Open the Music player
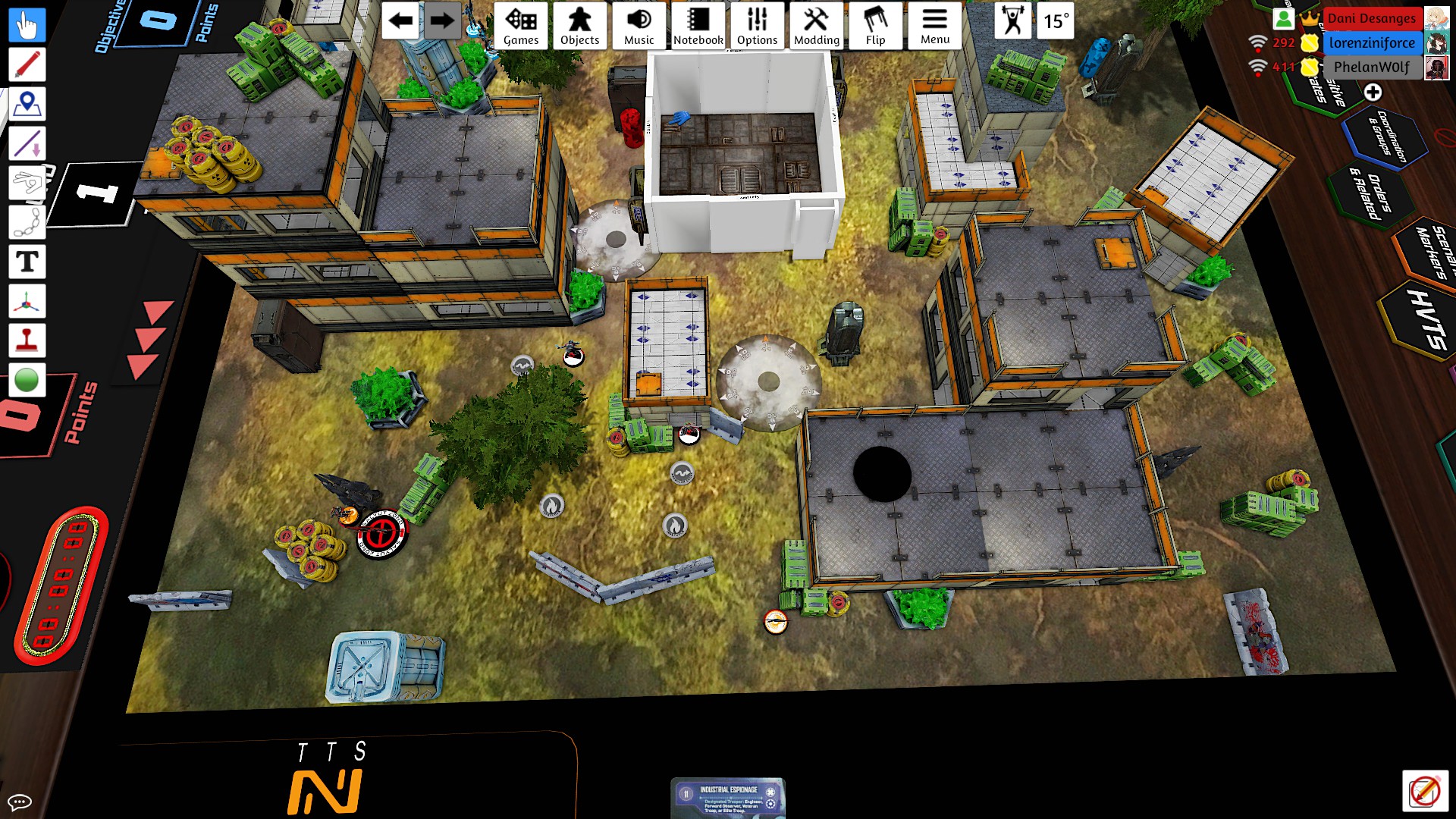 639,26
